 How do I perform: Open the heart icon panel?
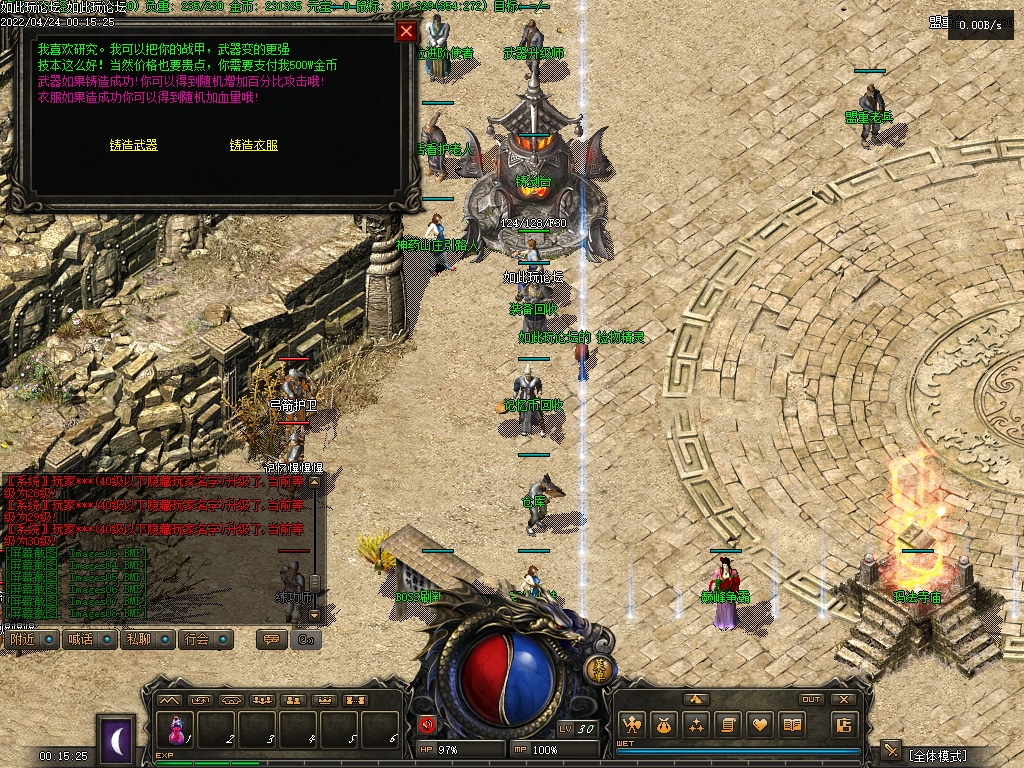tap(761, 725)
